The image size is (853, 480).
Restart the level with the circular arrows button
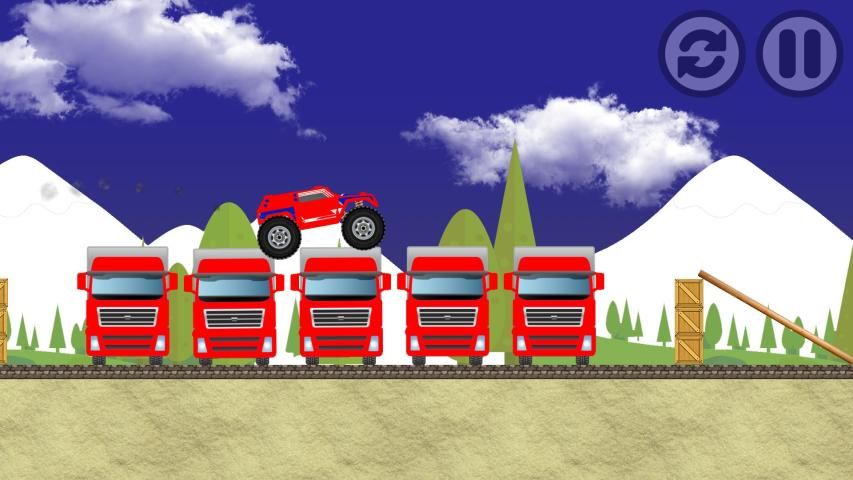click(x=701, y=53)
